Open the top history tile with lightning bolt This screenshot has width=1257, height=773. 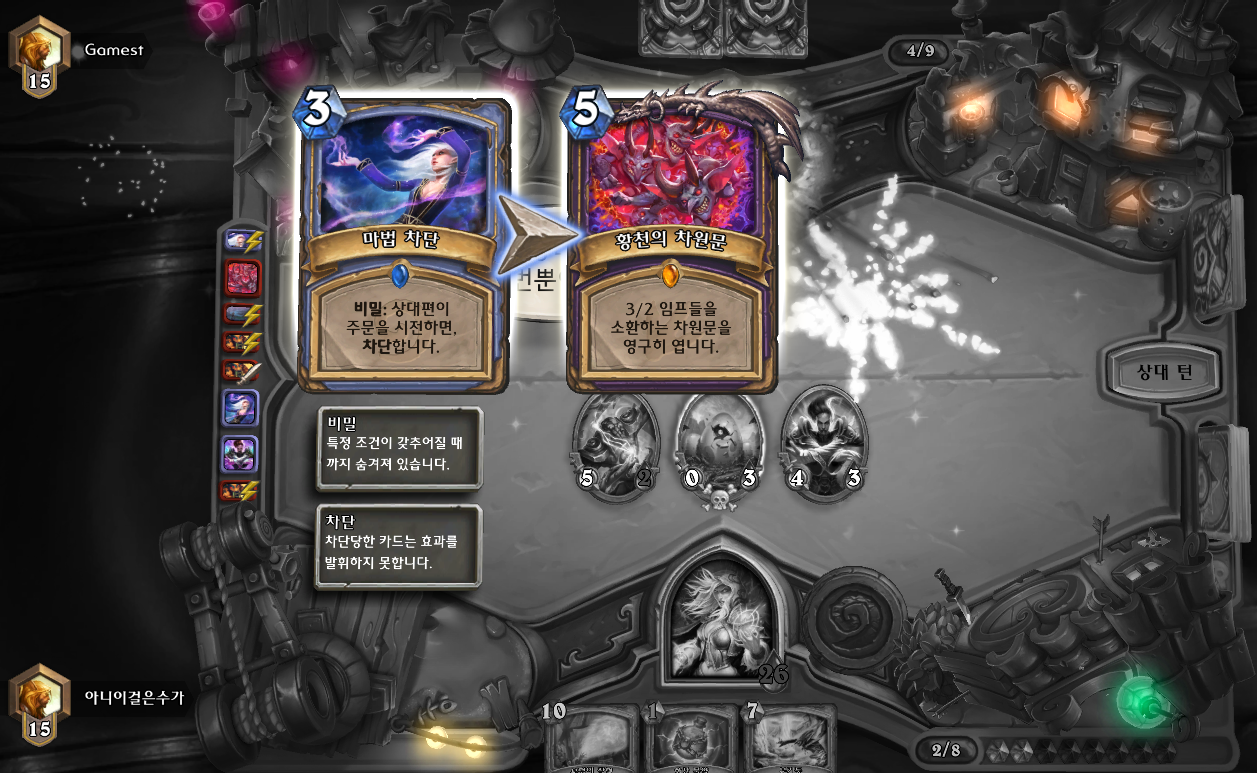click(x=241, y=240)
